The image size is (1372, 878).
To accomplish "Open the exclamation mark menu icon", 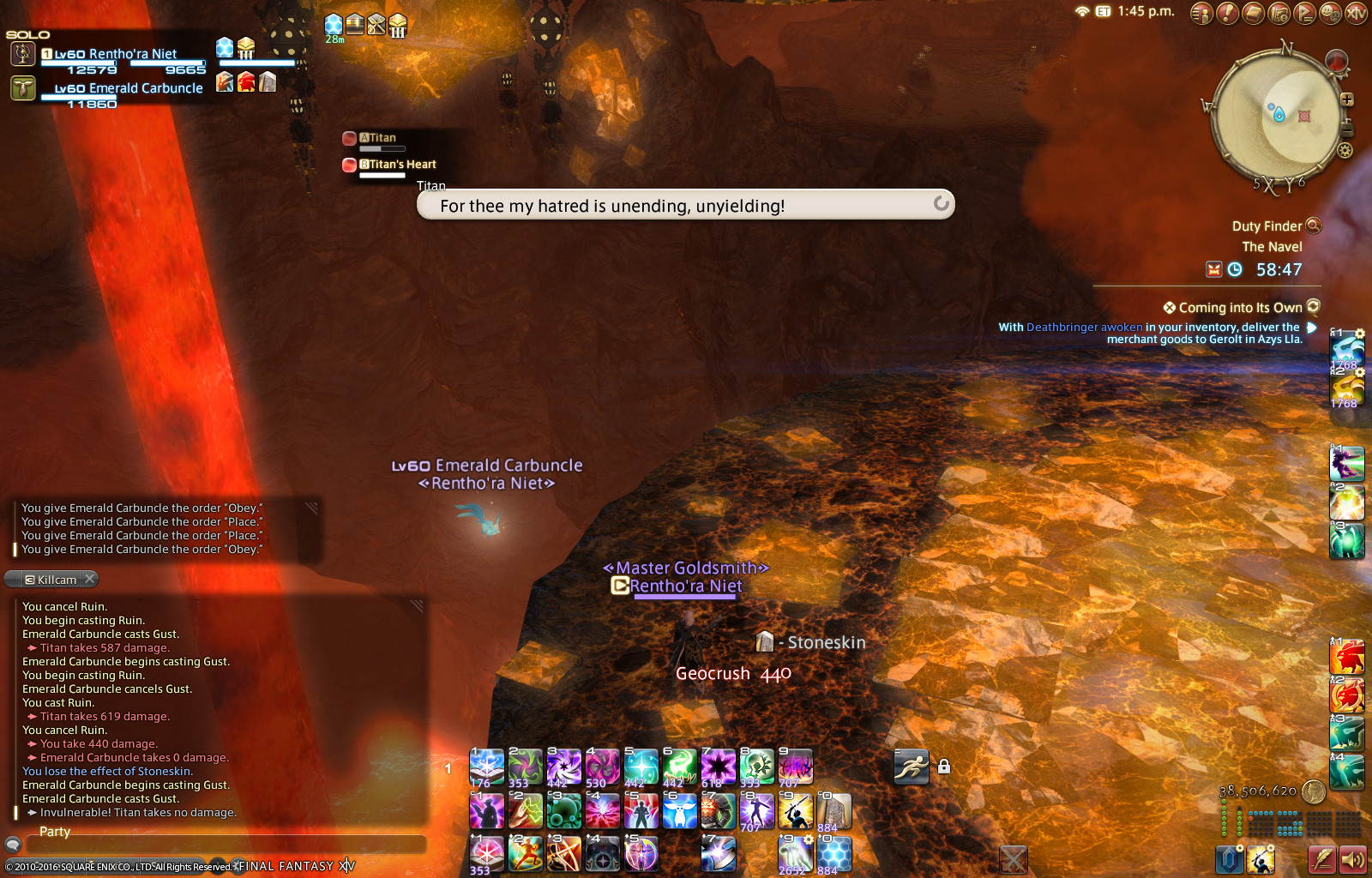I will point(1227,13).
